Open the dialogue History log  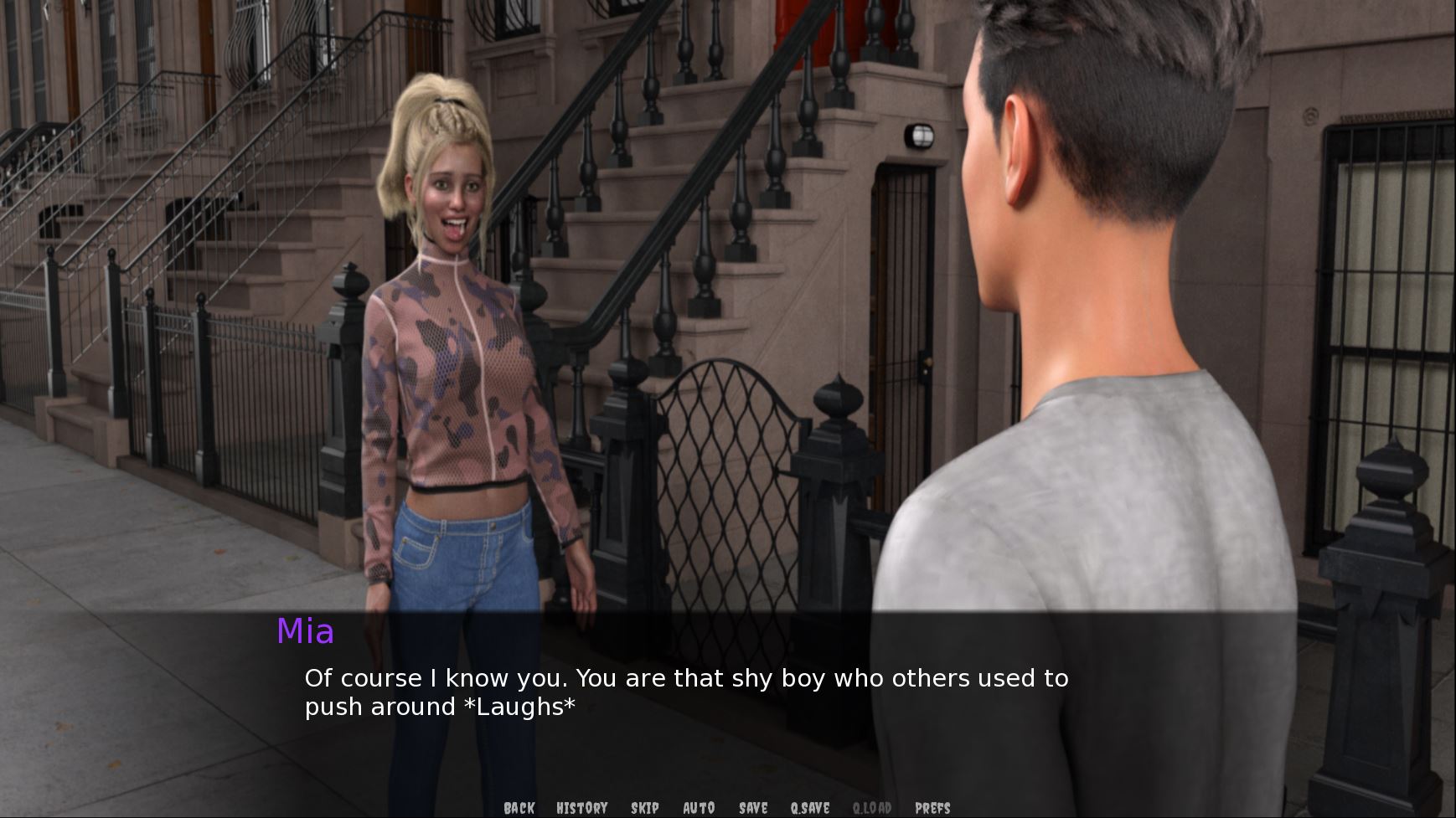pyautogui.click(x=581, y=808)
